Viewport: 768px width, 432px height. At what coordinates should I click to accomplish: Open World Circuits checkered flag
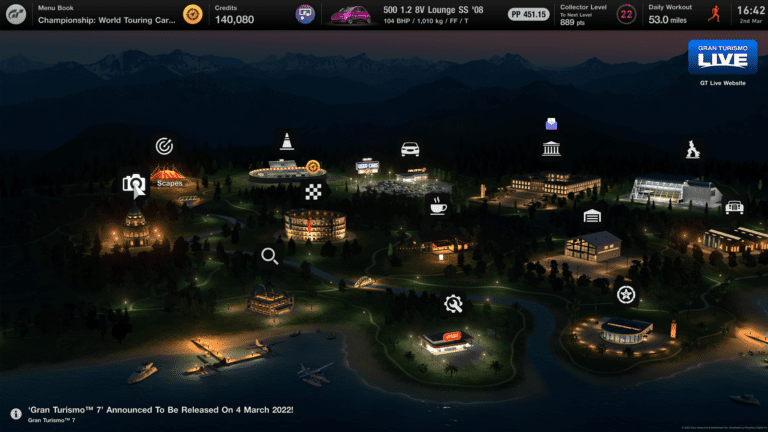pyautogui.click(x=314, y=192)
